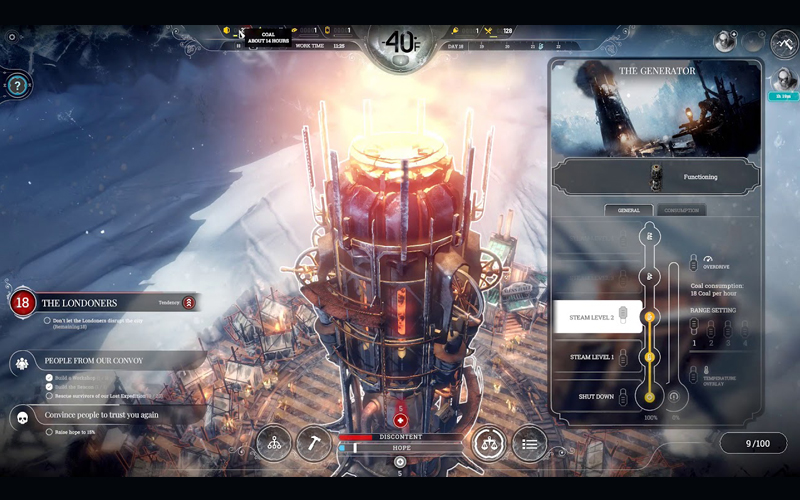Screen dimensions: 800x500
Task: Click the question mark help icon
Action: click(14, 86)
